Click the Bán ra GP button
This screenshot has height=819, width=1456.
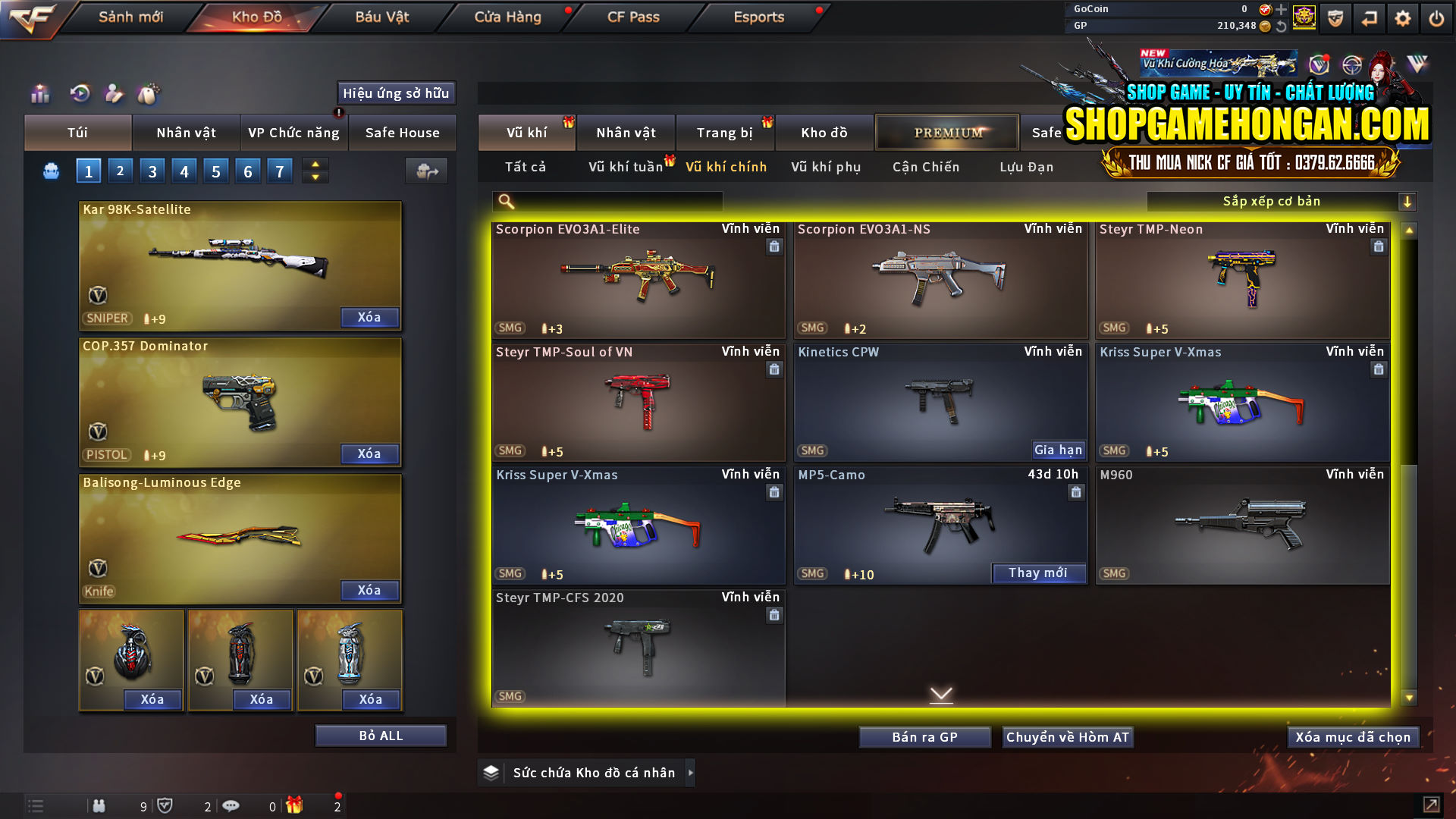coord(924,736)
